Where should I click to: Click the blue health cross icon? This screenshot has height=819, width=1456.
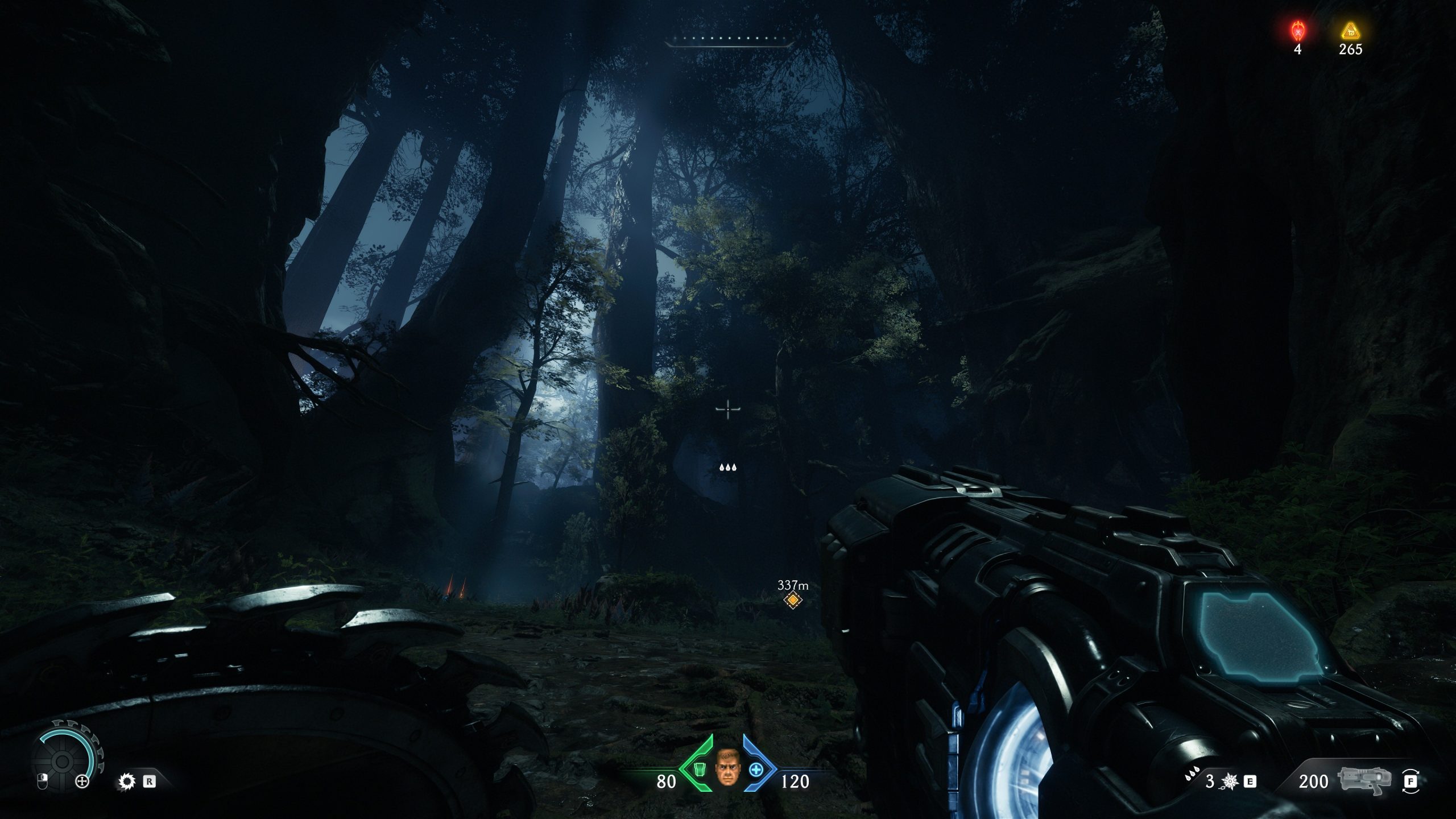tap(756, 770)
